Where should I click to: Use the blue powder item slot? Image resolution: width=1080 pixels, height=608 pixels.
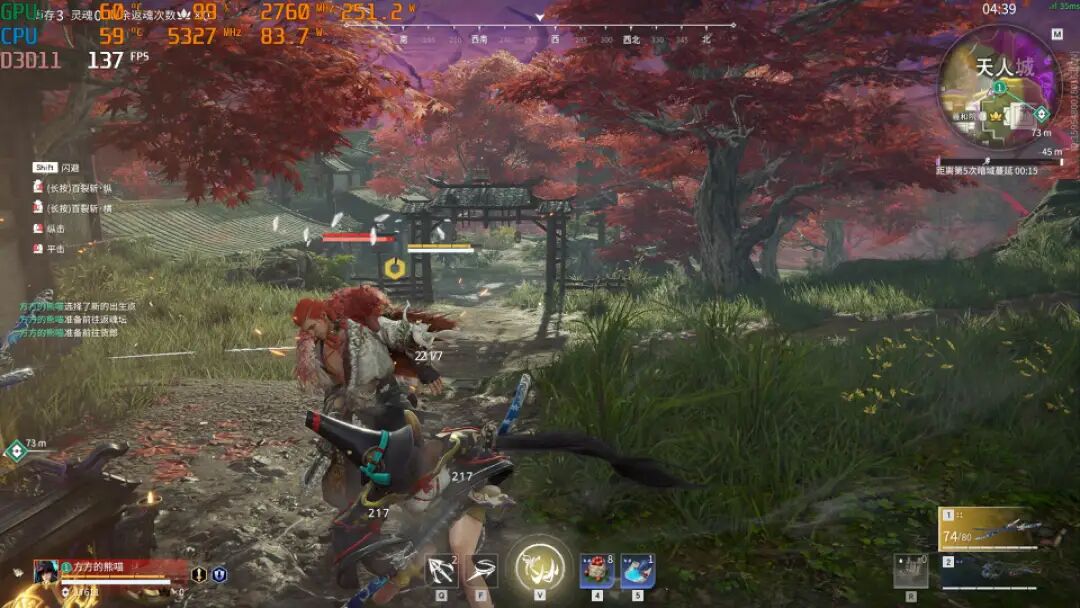[x=637, y=570]
